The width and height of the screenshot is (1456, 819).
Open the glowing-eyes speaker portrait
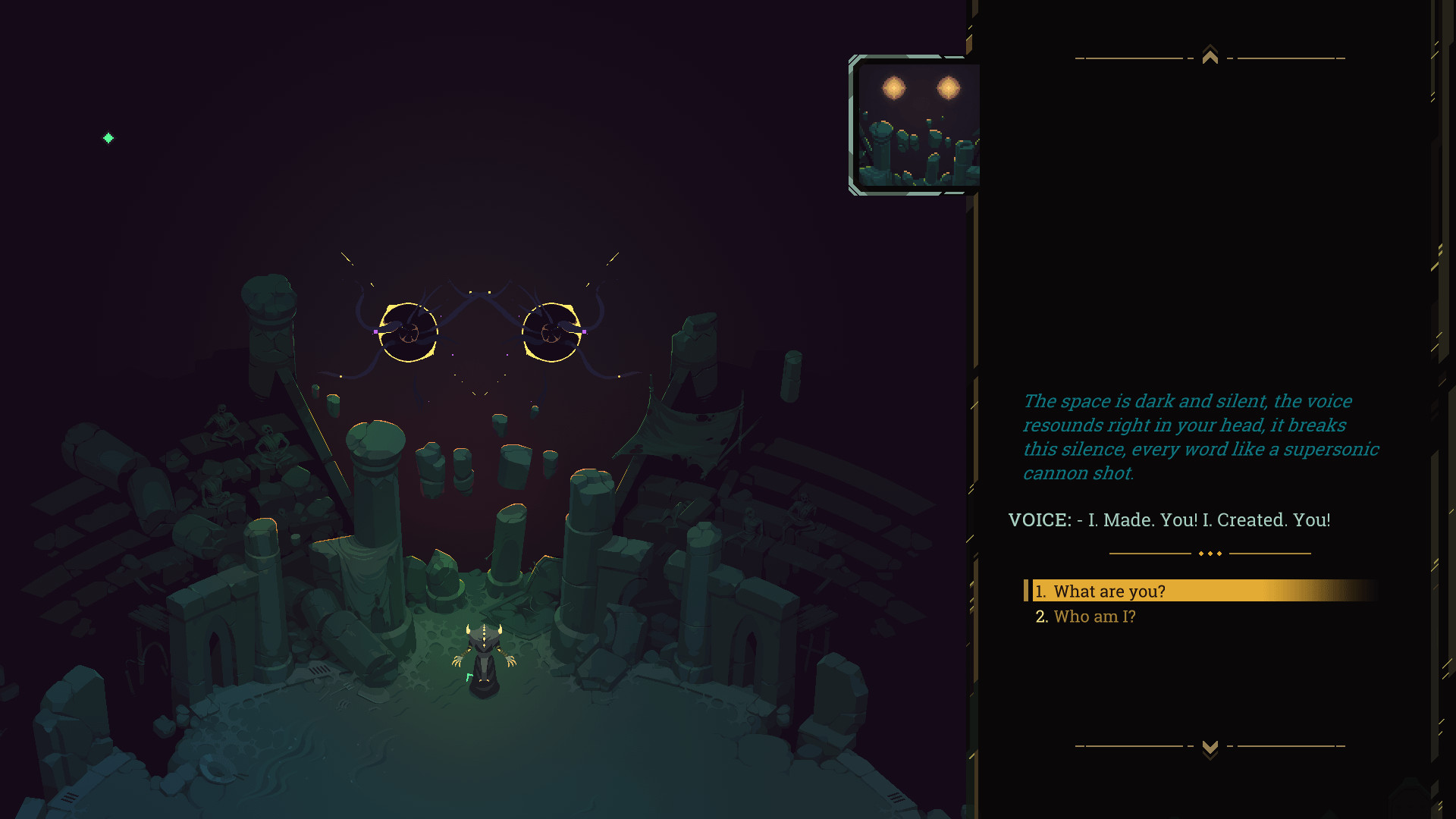pyautogui.click(x=914, y=124)
